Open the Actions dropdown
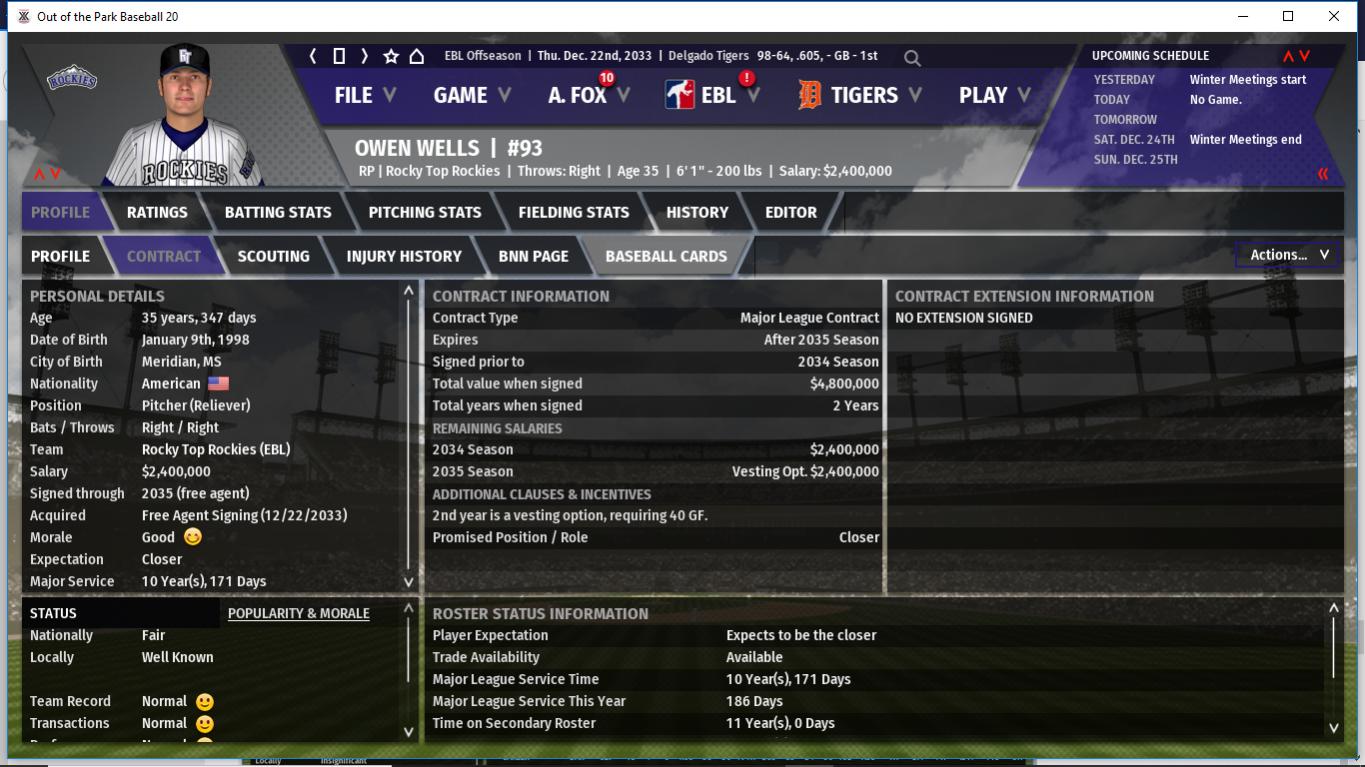Screen dimensions: 1365x767 (1288, 255)
